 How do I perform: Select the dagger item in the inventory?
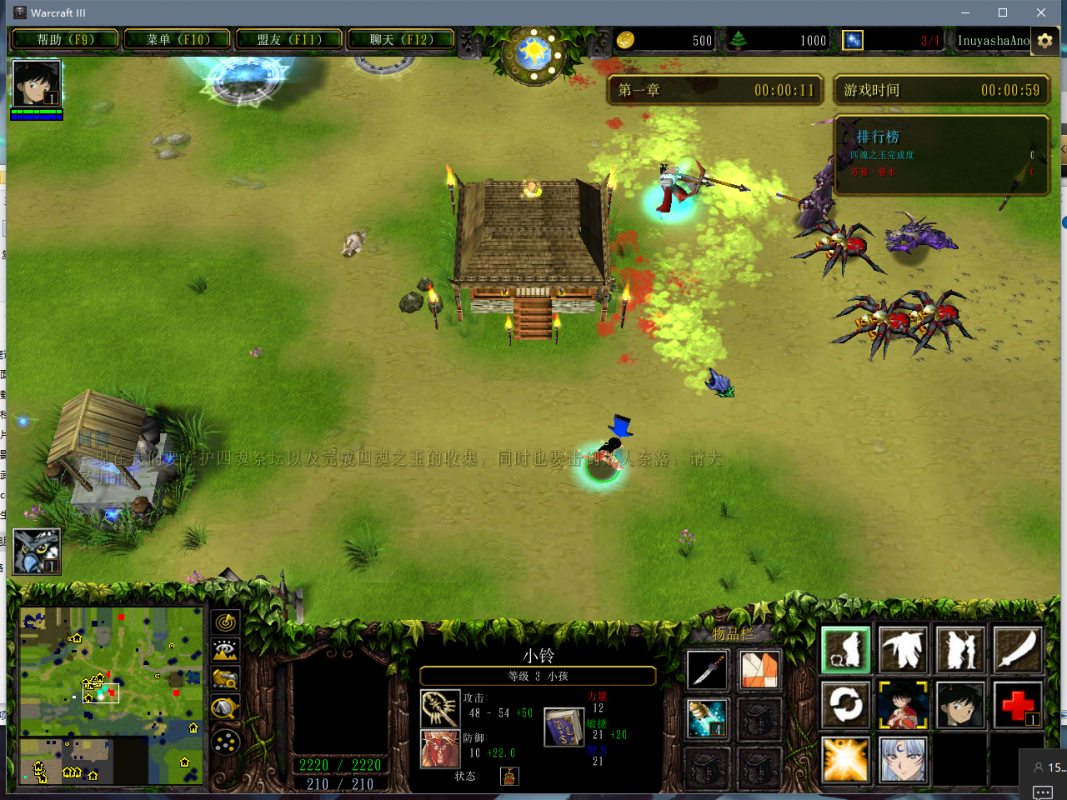707,670
